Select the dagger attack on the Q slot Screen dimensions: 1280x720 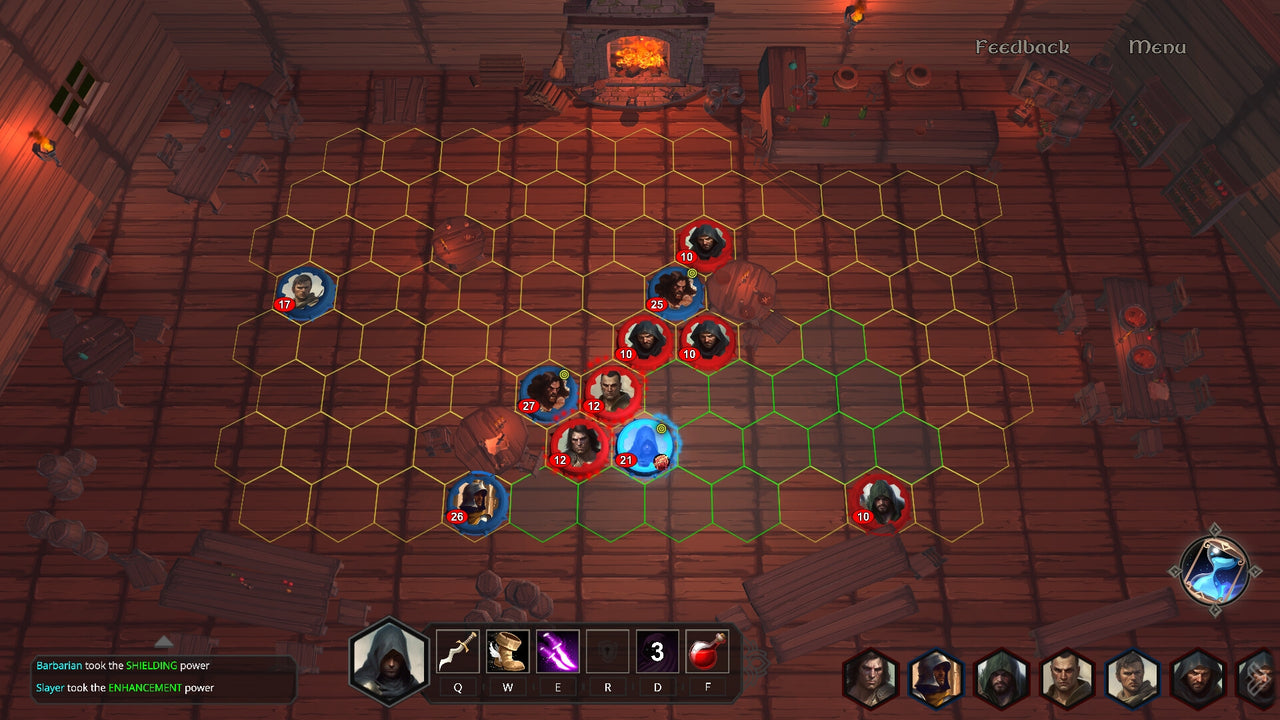459,652
